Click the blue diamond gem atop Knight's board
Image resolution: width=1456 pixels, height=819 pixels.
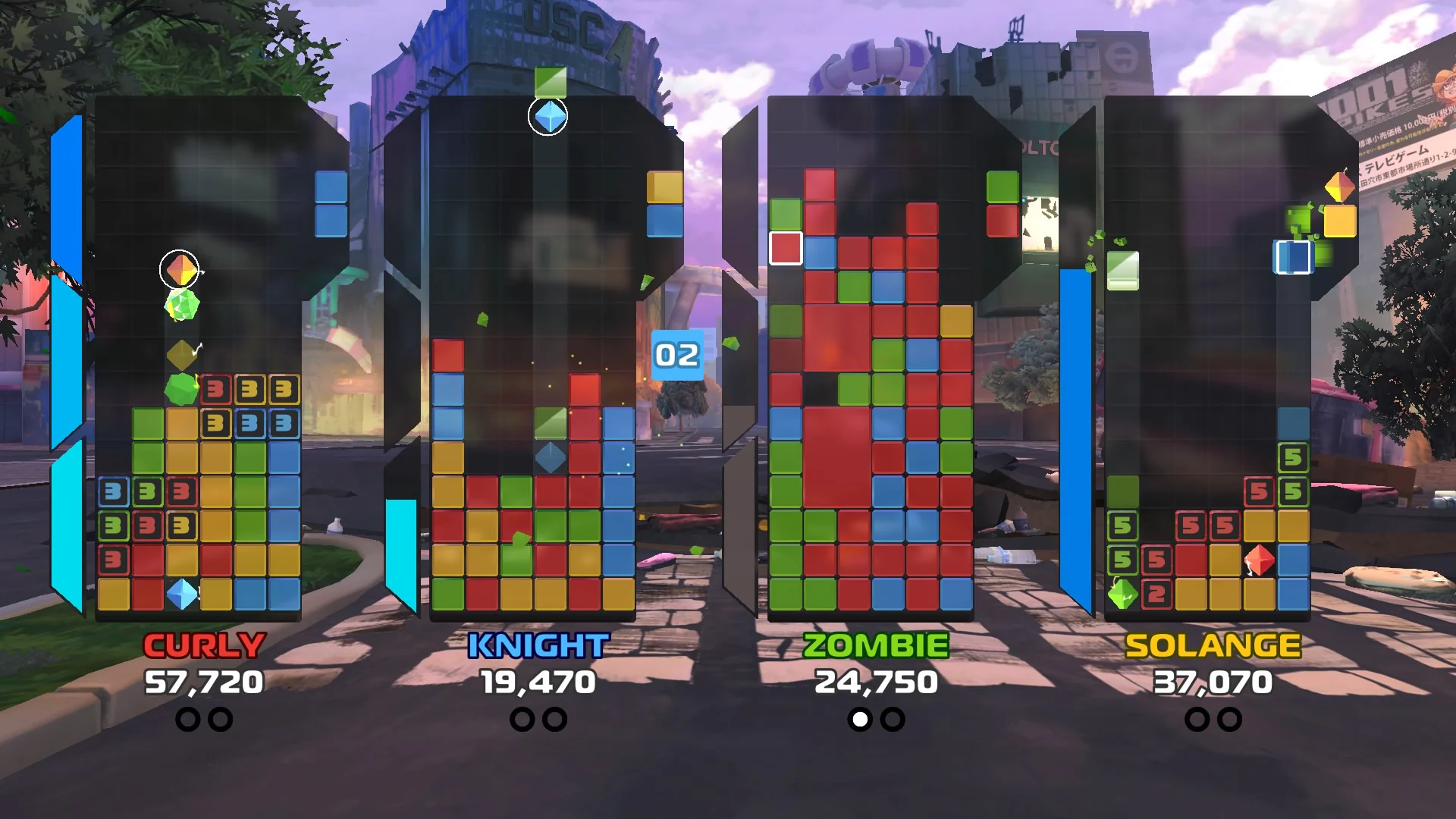click(x=548, y=115)
